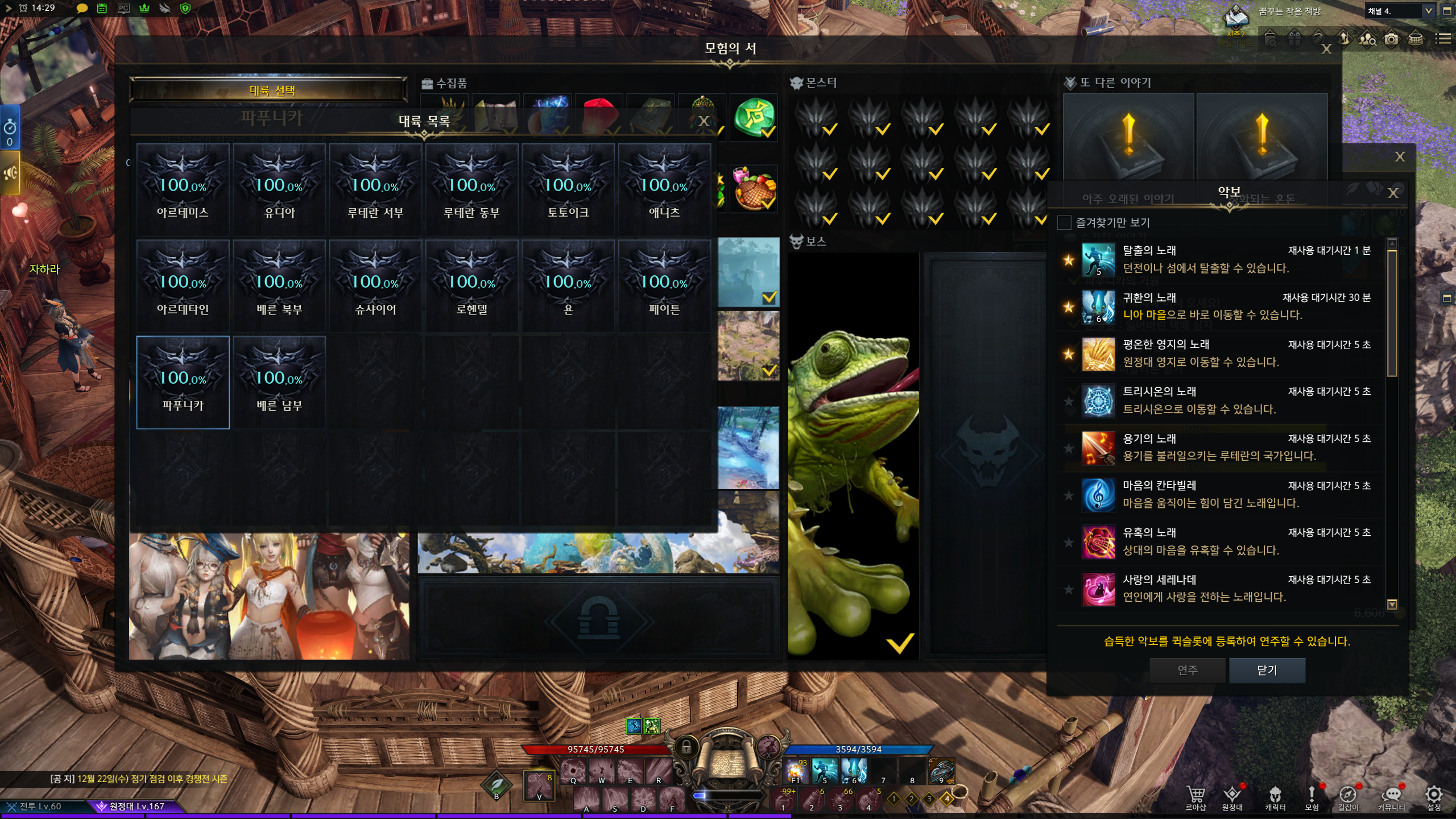Open the 로아샵 shop menu

pos(1196,797)
